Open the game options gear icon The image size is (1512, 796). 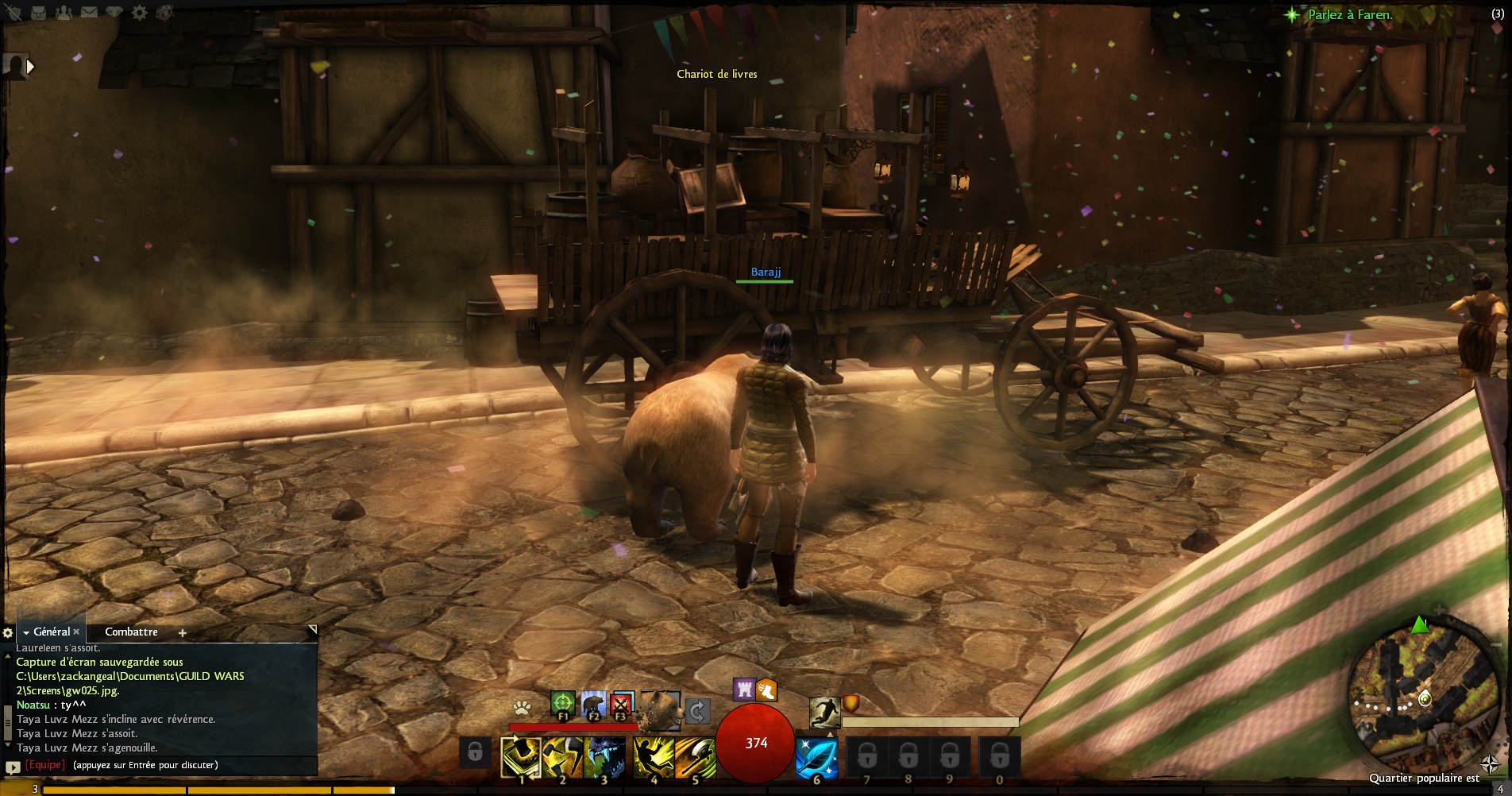[139, 13]
